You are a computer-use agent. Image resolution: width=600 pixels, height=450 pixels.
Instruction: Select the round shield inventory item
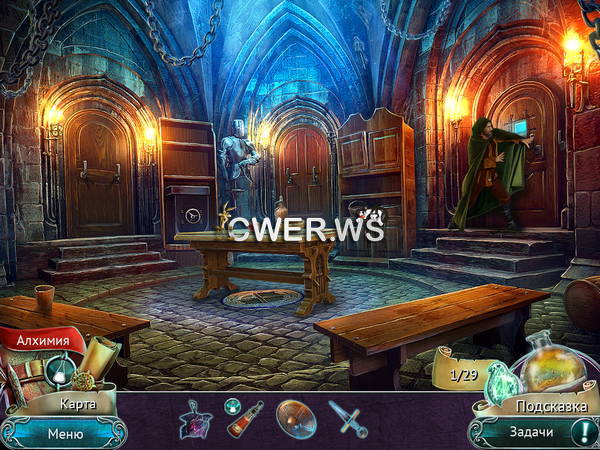[295, 418]
